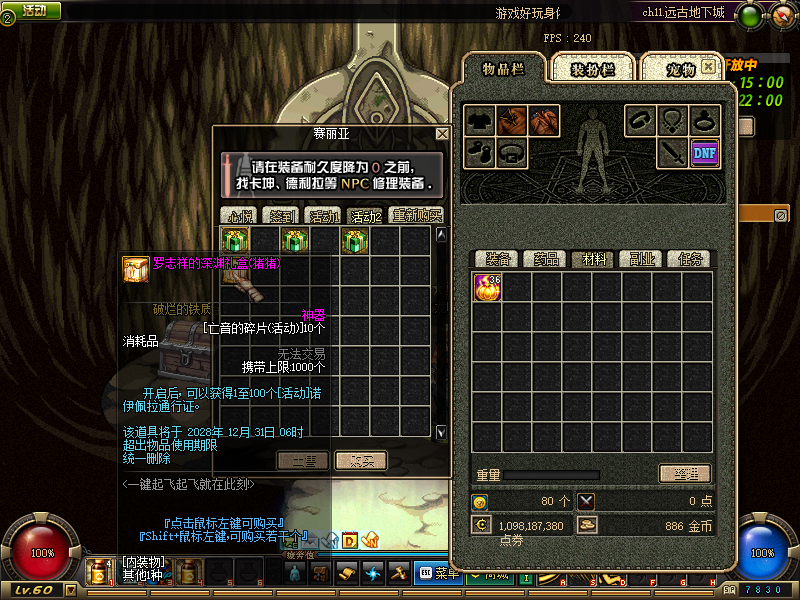The image size is (800, 600).
Task: Click the 购买 buy button
Action: [359, 460]
